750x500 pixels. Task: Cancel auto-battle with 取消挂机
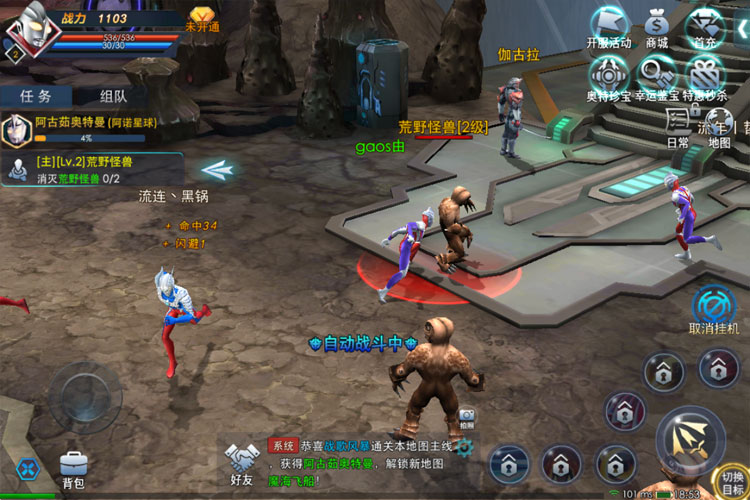tap(714, 310)
